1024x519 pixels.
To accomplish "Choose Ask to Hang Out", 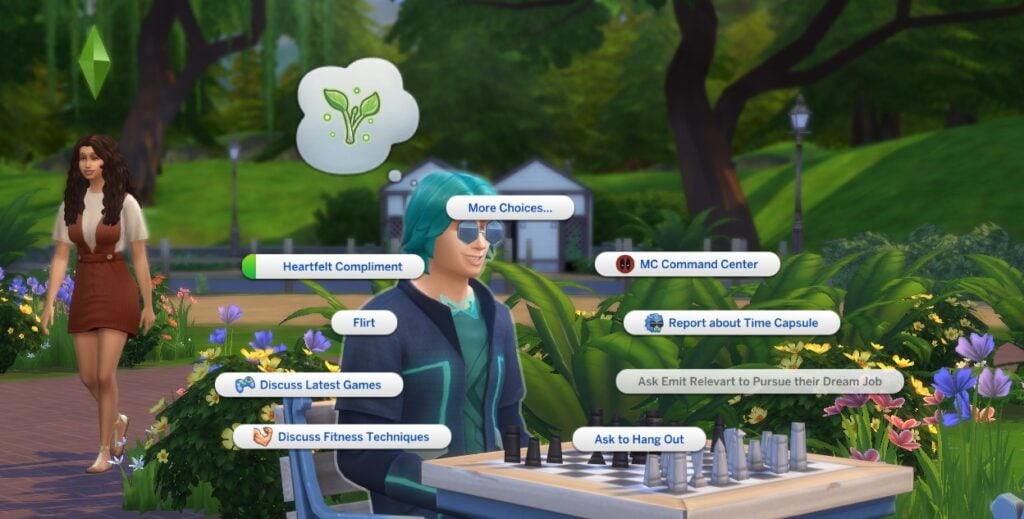I will coord(639,439).
